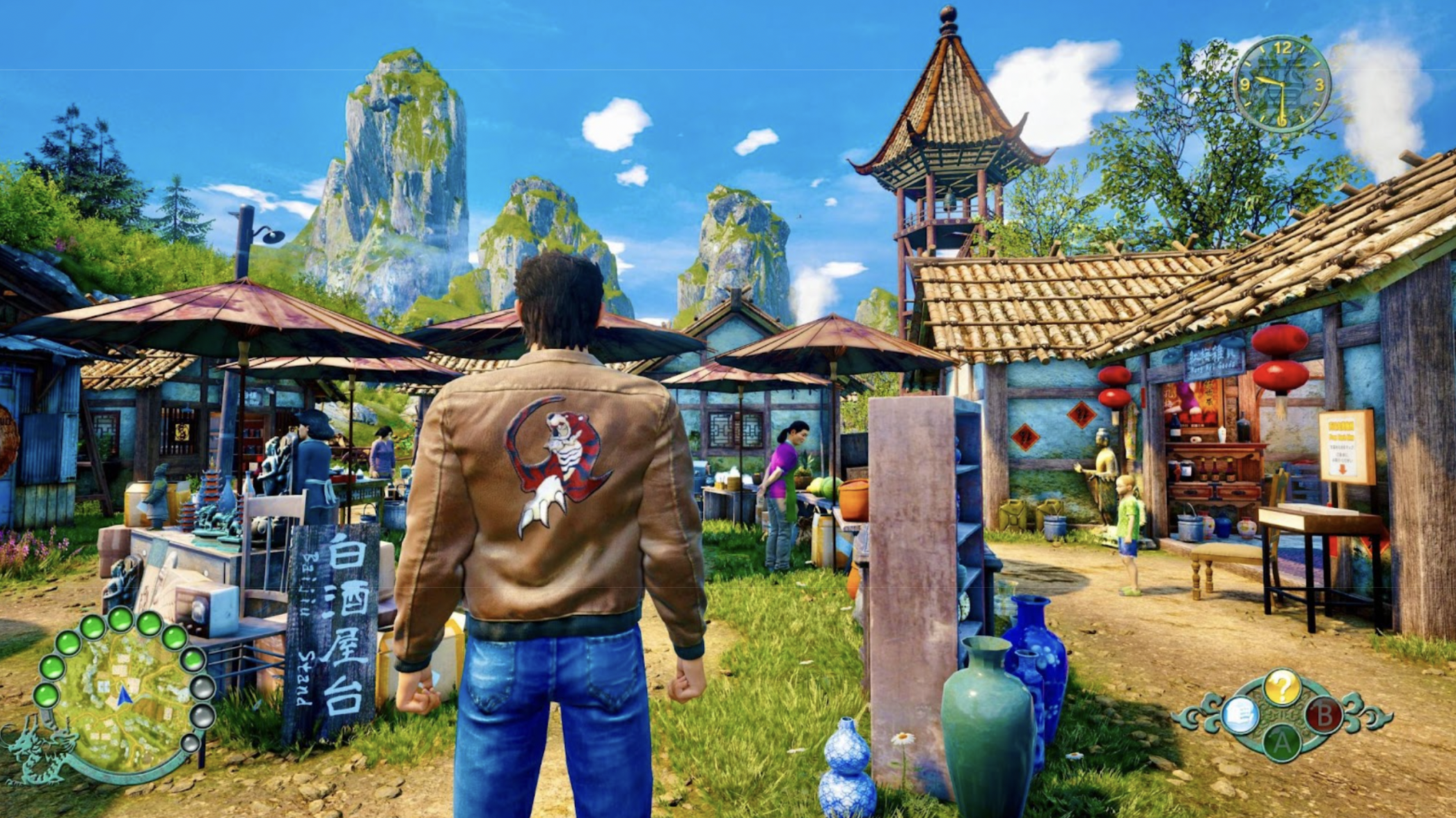Click the blue player arrow on the minimap
Image resolution: width=1456 pixels, height=818 pixels.
pyautogui.click(x=125, y=695)
